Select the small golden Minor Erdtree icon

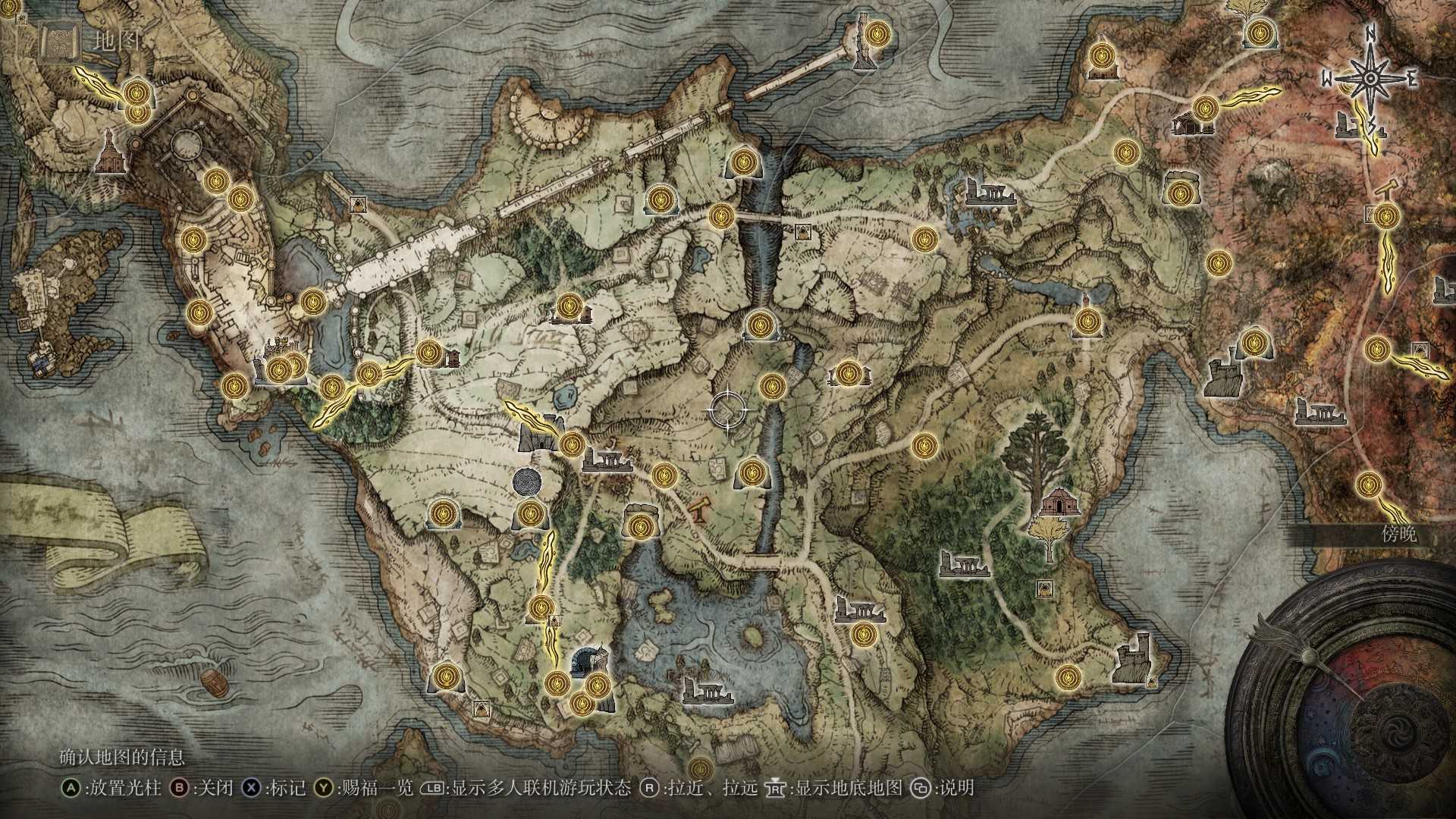(x=1048, y=535)
